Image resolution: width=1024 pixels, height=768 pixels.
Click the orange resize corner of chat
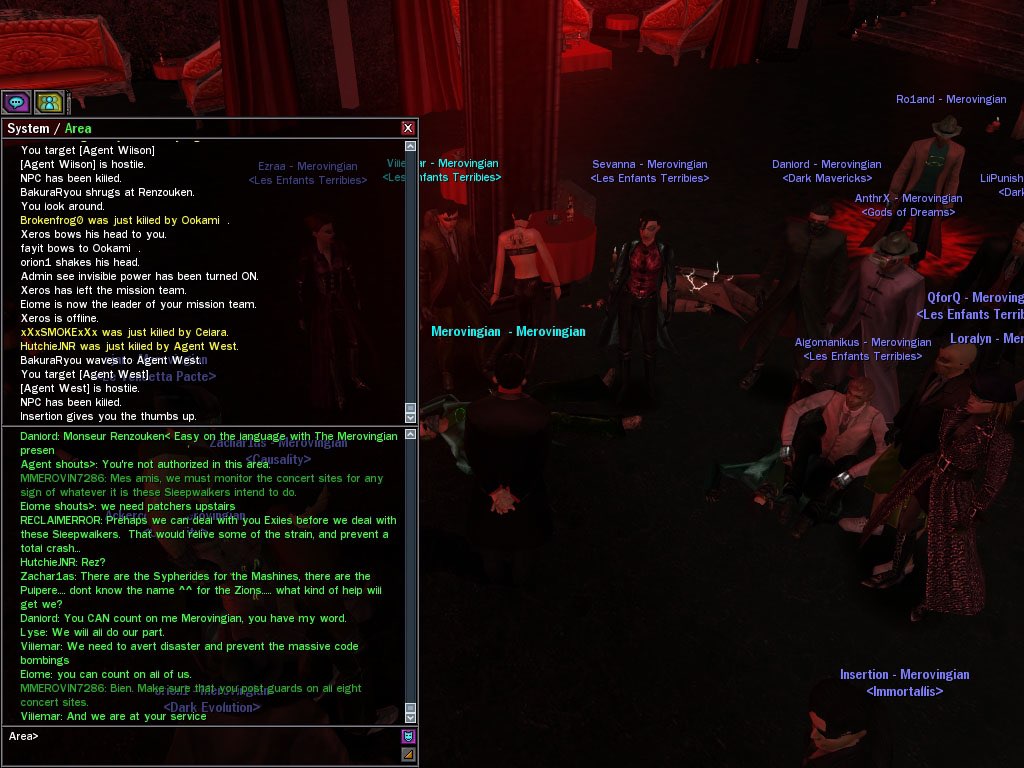[x=408, y=755]
